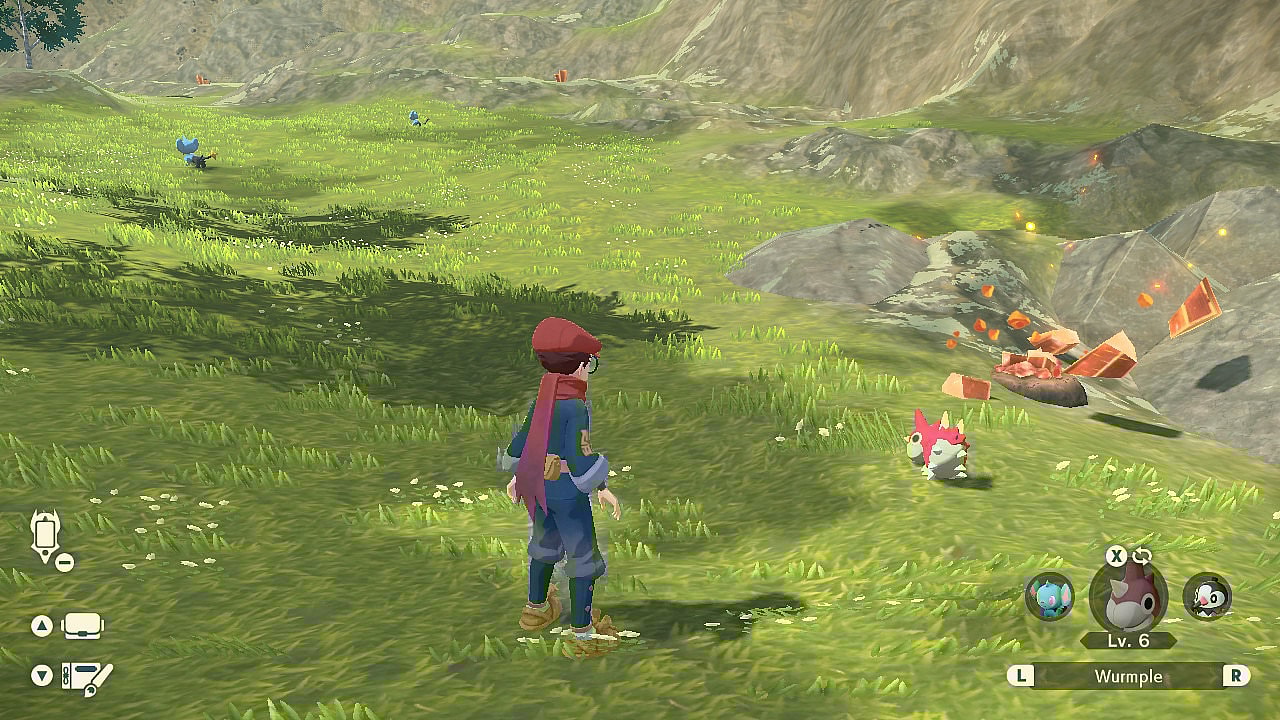Viewport: 1280px width, 720px height.
Task: Click the Wurmple name bar
Action: click(1128, 676)
